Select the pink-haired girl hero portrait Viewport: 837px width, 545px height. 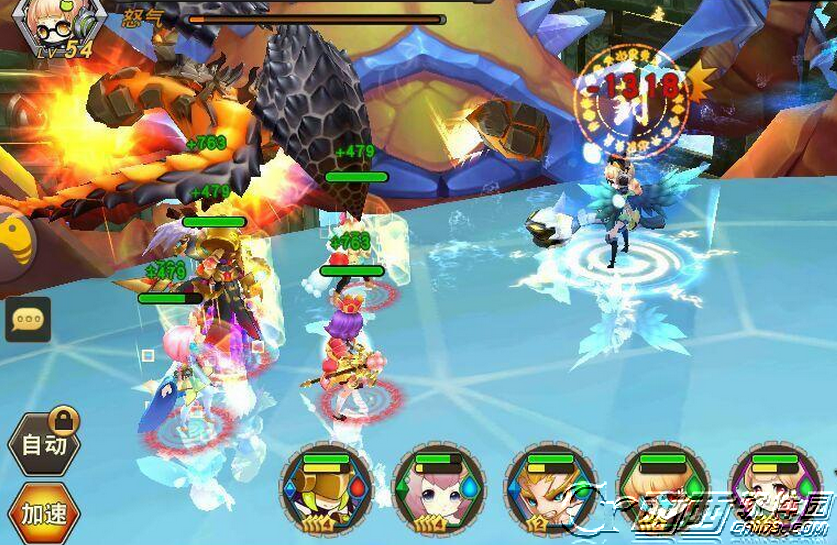click(439, 491)
